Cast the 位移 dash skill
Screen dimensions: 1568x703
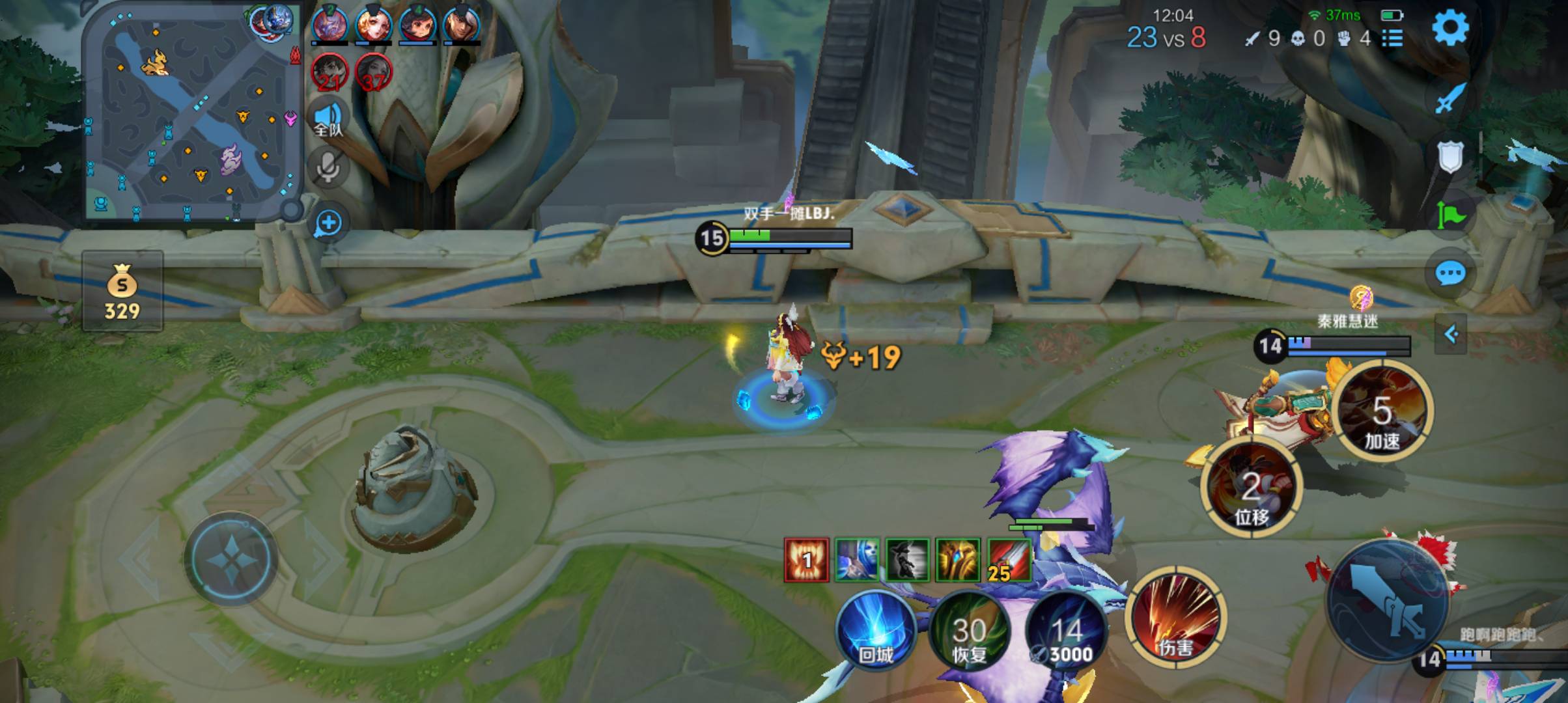pos(1251,487)
